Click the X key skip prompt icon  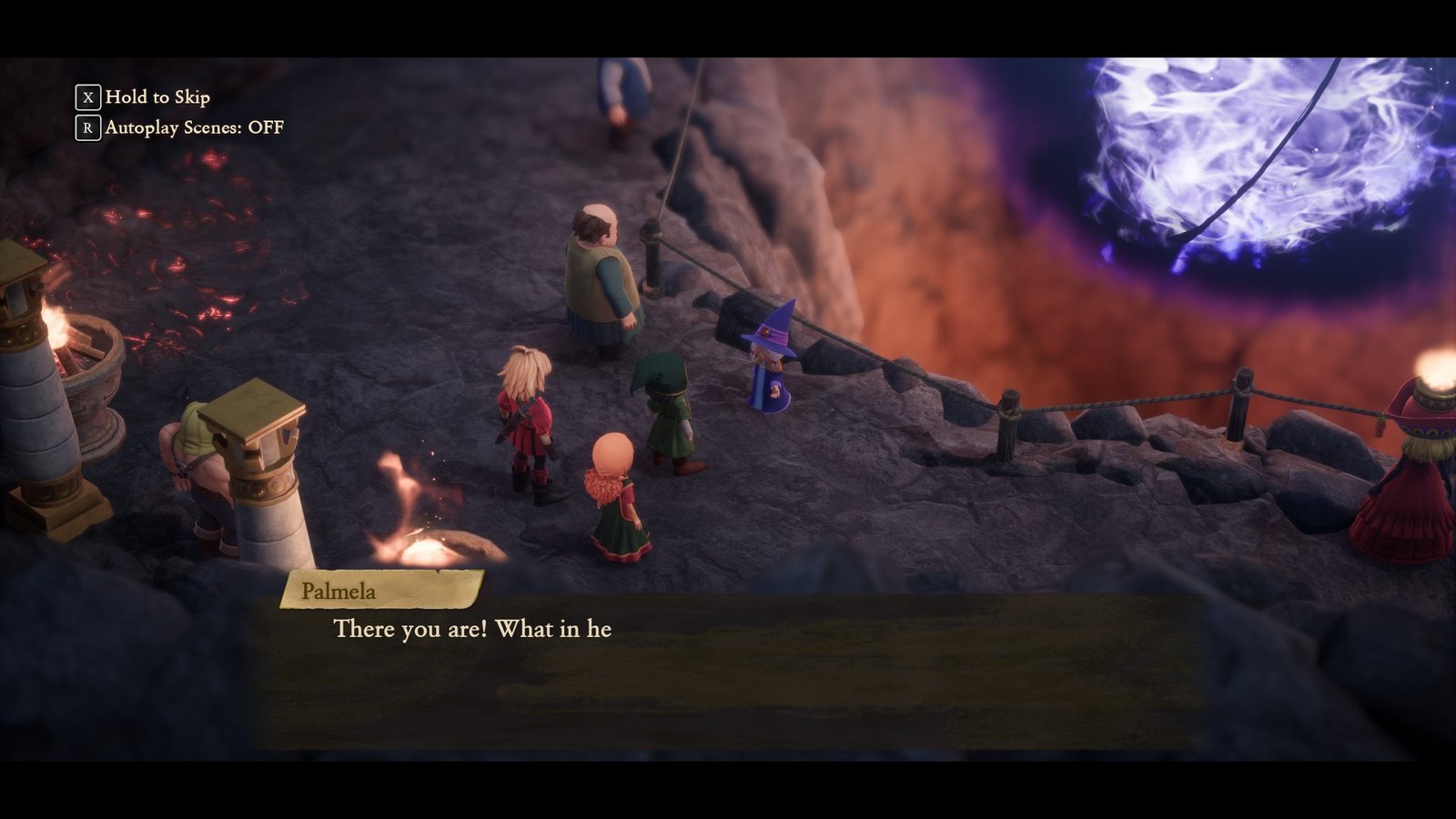coord(86,95)
